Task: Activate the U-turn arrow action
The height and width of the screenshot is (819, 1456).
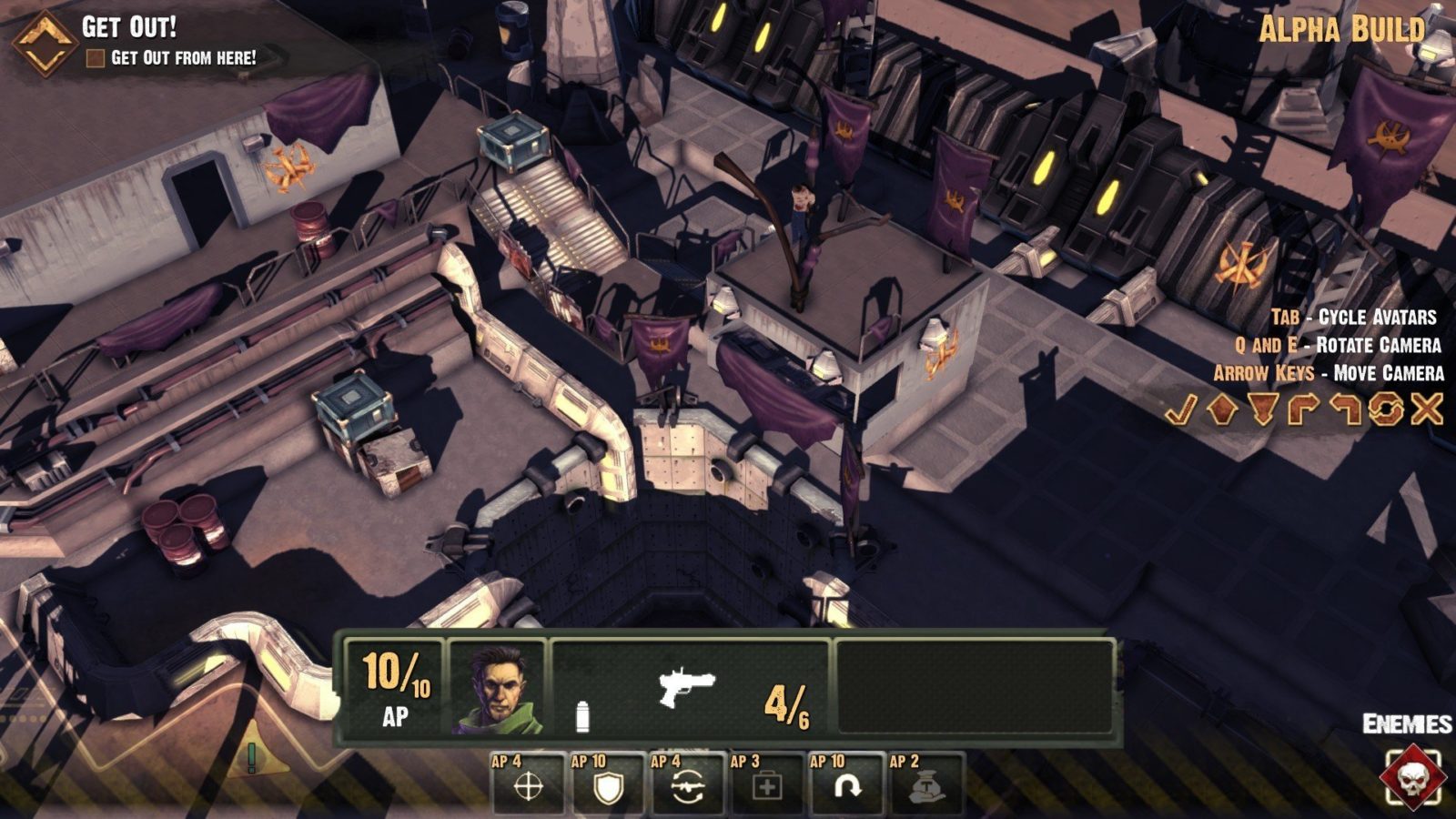Action: [x=845, y=784]
